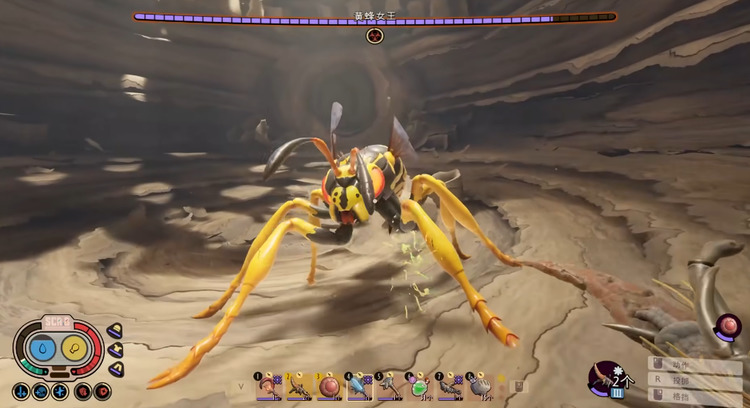The image size is (750, 408).
Task: Click the red fist status effect icon
Action: (x=82, y=391)
